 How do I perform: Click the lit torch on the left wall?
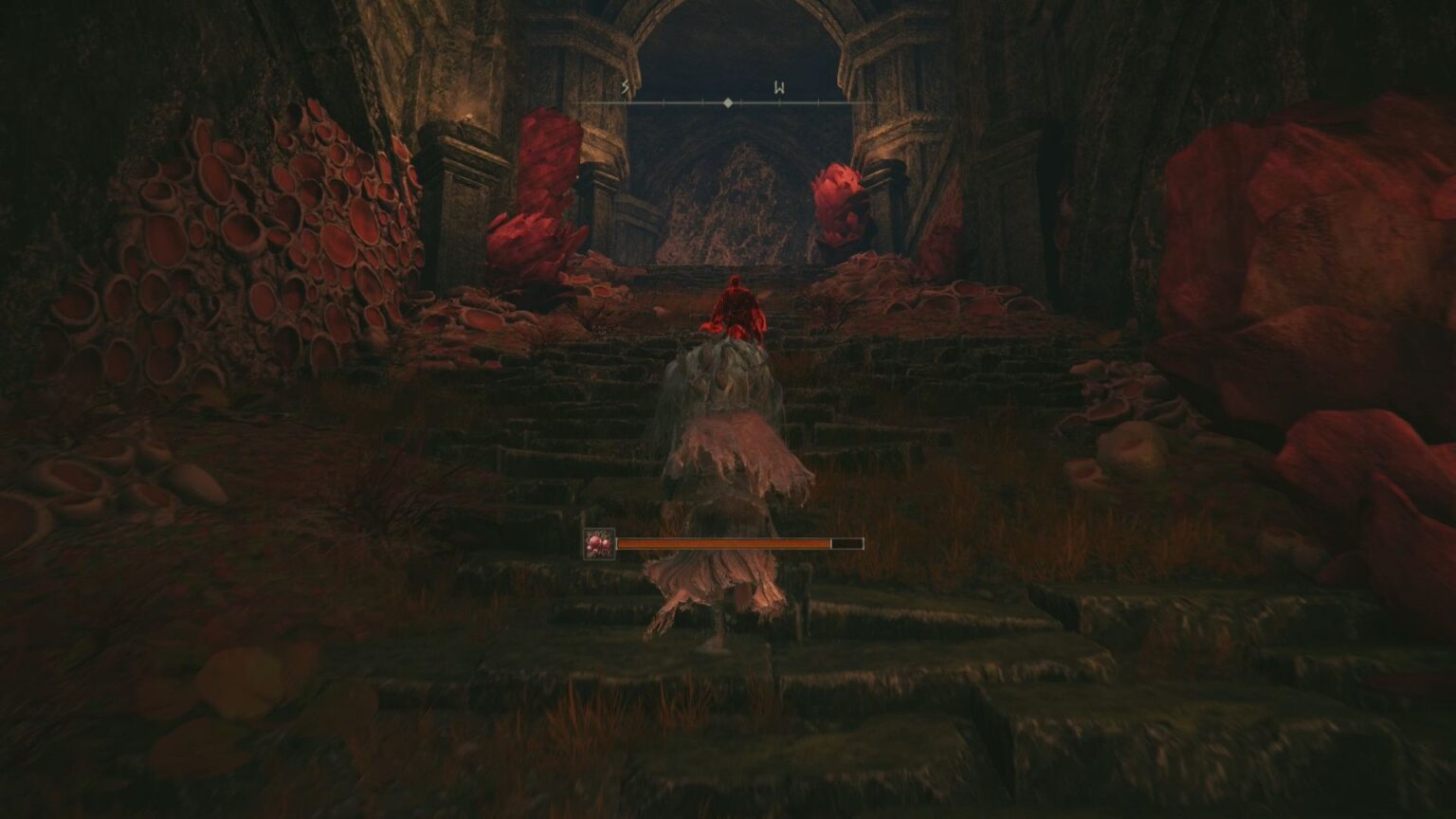[x=464, y=116]
